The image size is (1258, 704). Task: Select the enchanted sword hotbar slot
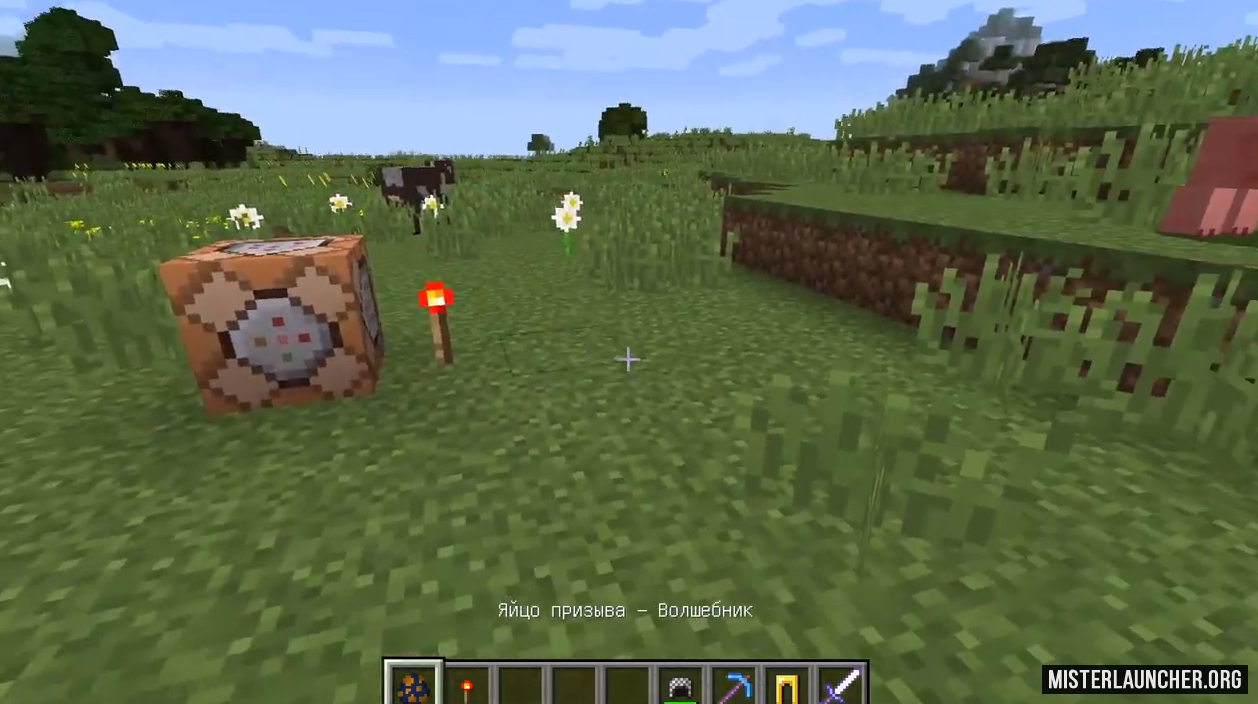click(x=841, y=687)
